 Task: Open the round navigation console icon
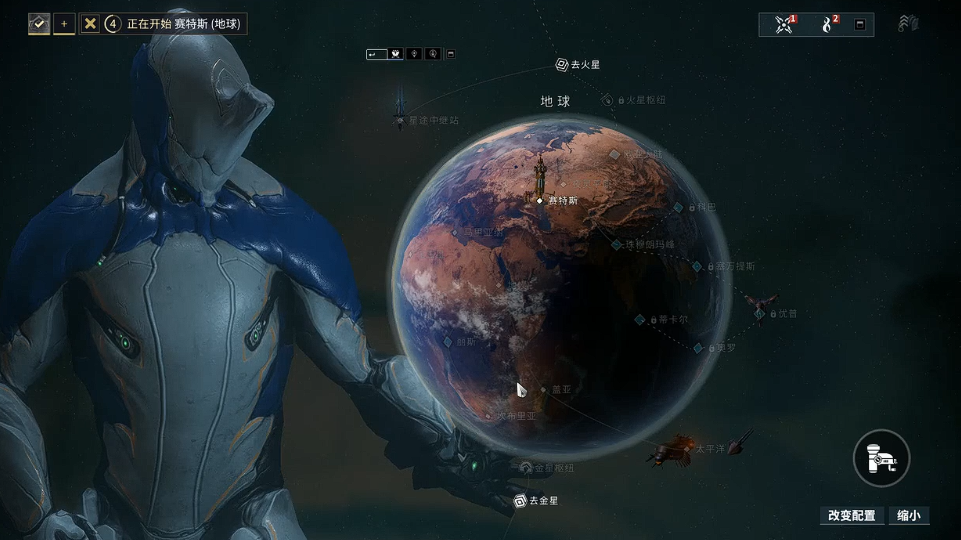[x=881, y=459]
